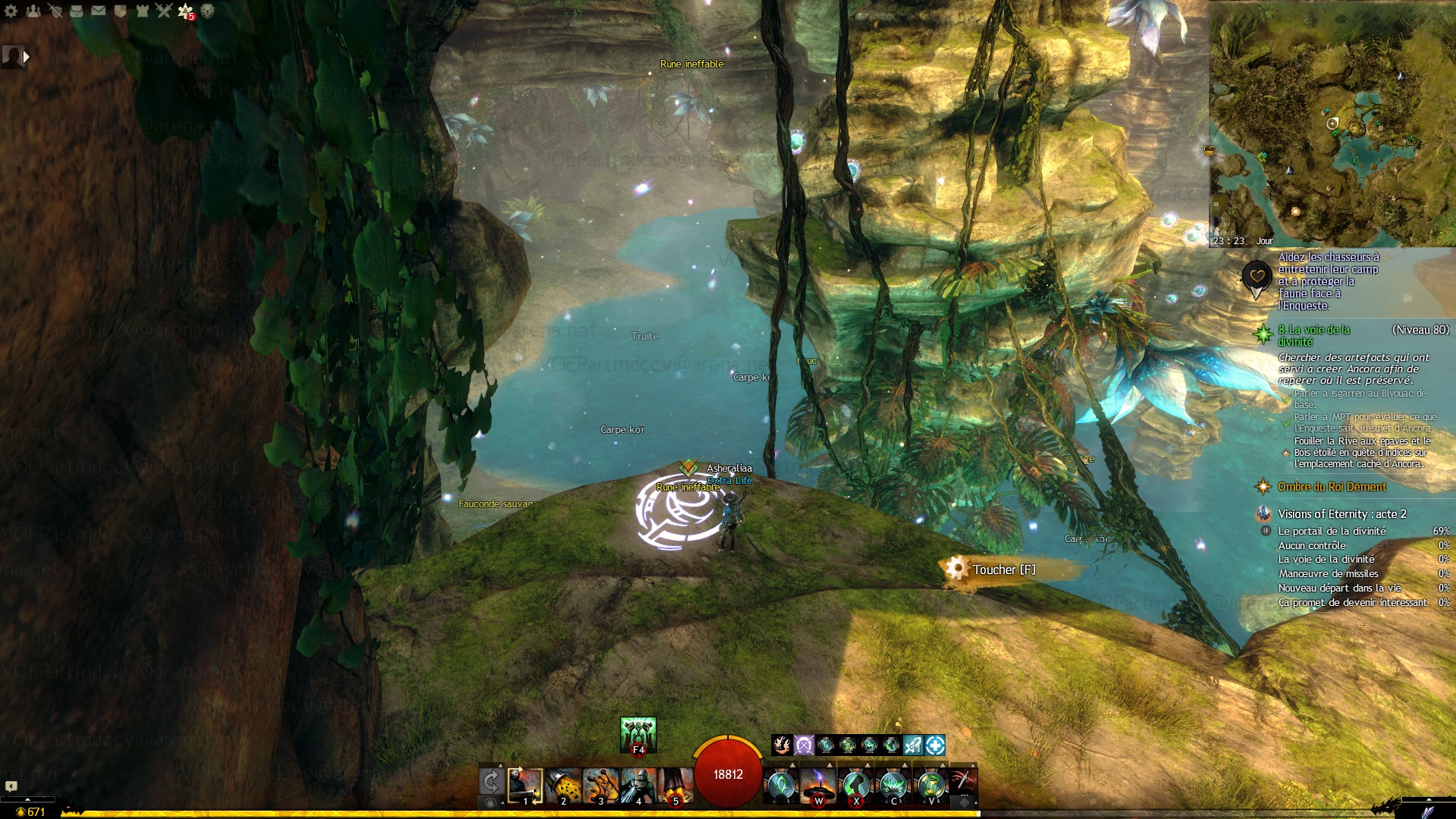Open the Wizard's Vault icon with 5 badge
Image resolution: width=1456 pixels, height=819 pixels.
click(x=186, y=11)
